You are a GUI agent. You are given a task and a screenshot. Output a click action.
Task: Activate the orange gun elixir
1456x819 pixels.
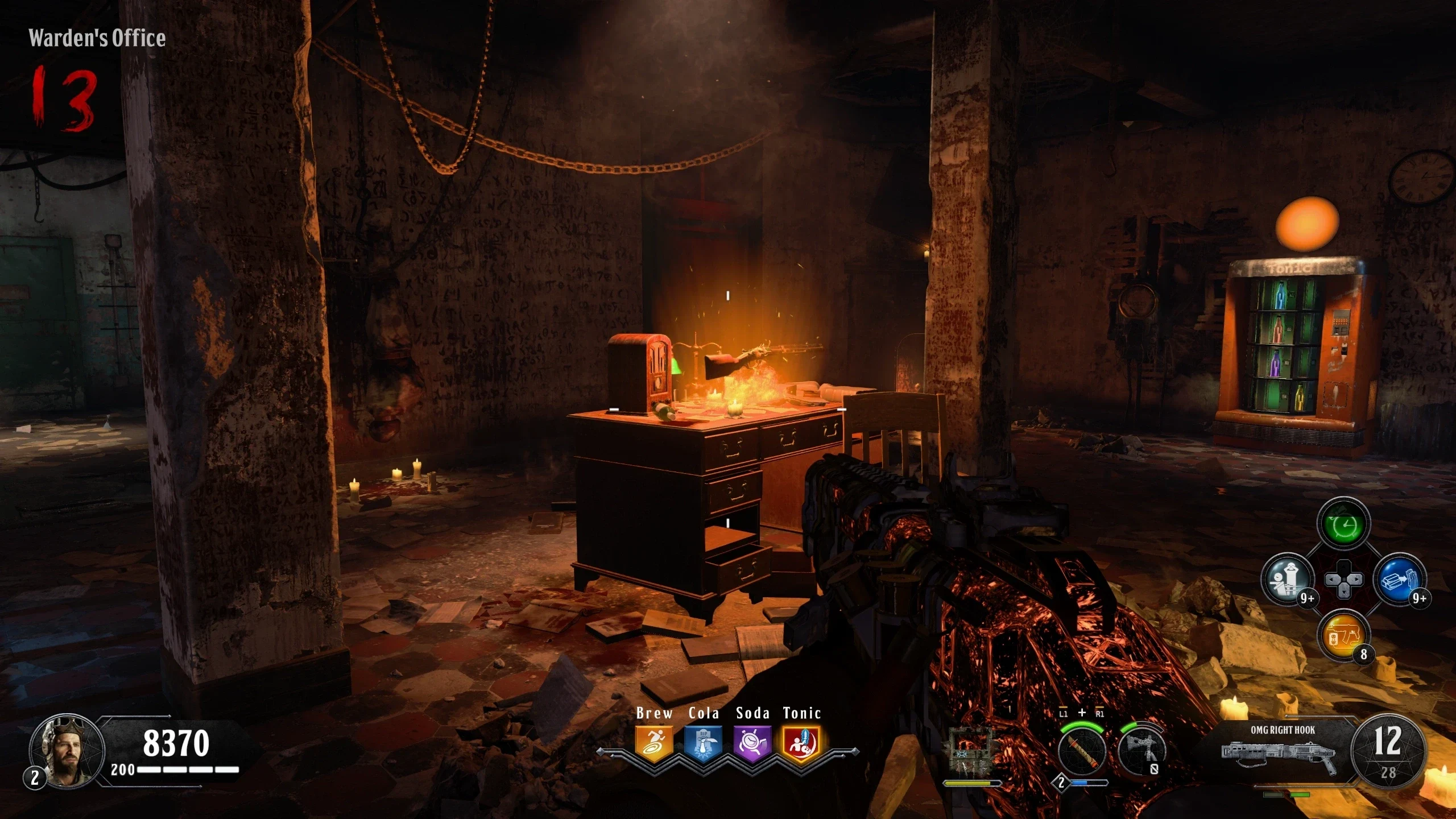tap(1343, 636)
